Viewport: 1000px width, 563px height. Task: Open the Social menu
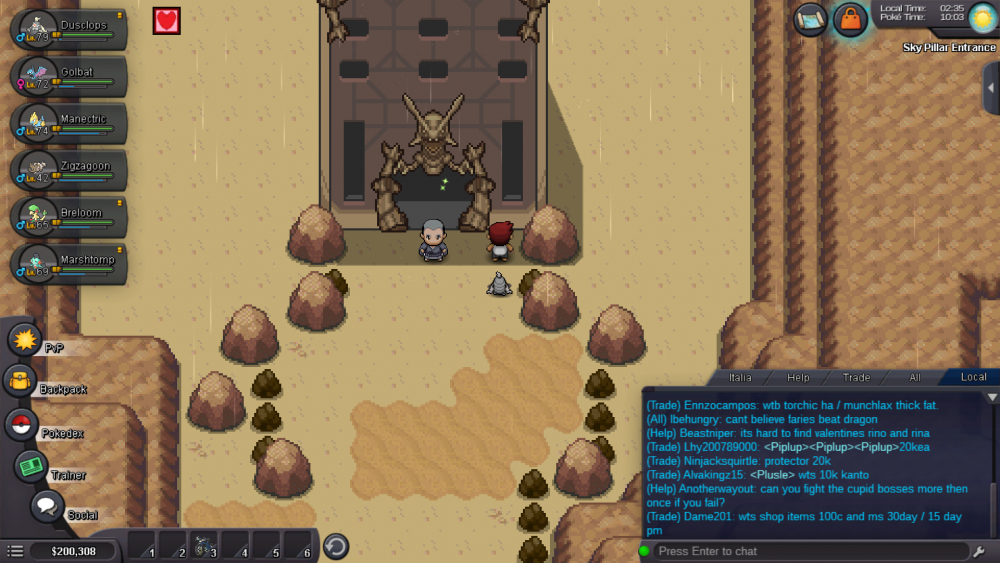[x=46, y=506]
